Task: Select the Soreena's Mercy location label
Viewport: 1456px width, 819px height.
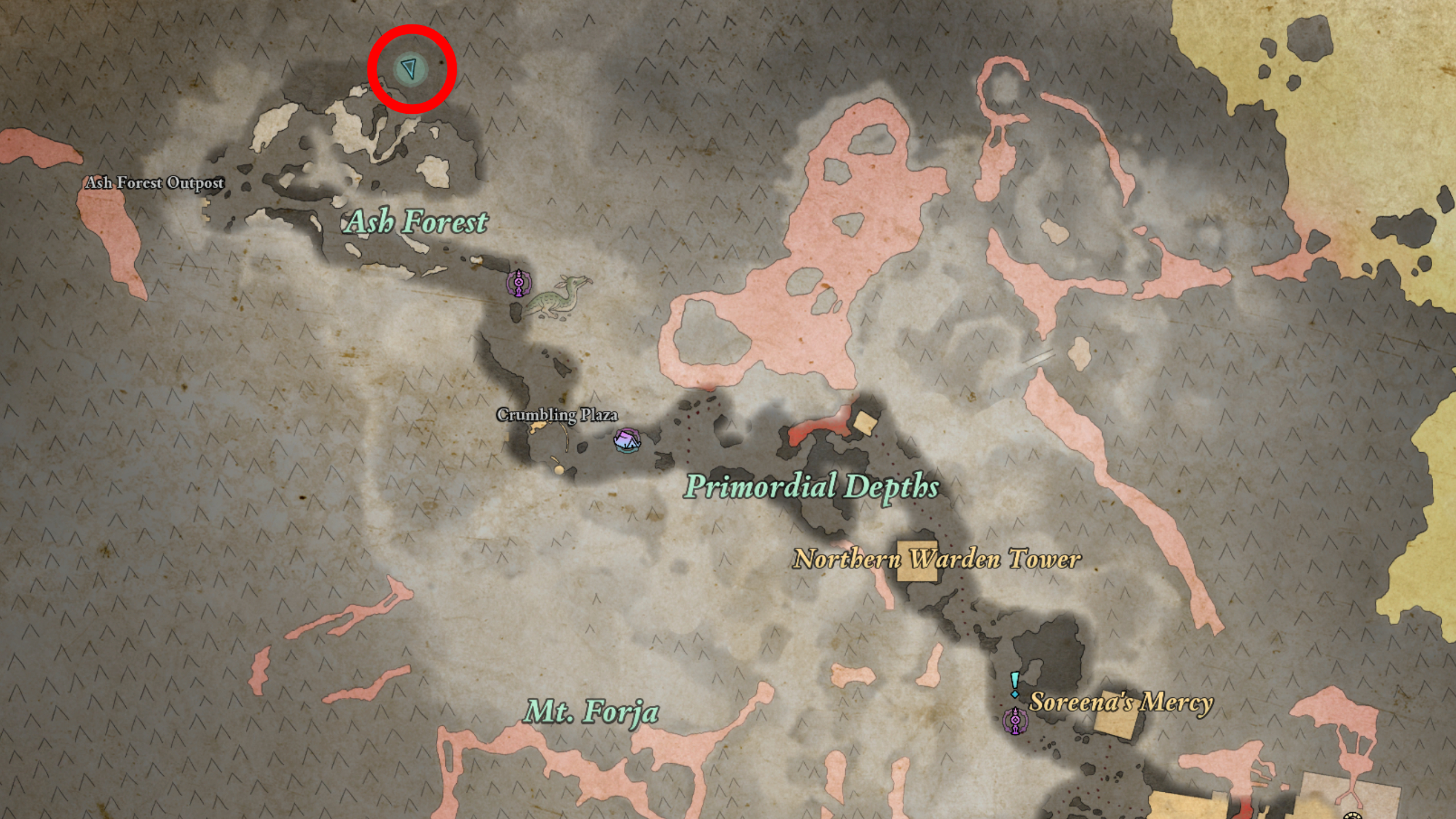Action: (x=1121, y=702)
